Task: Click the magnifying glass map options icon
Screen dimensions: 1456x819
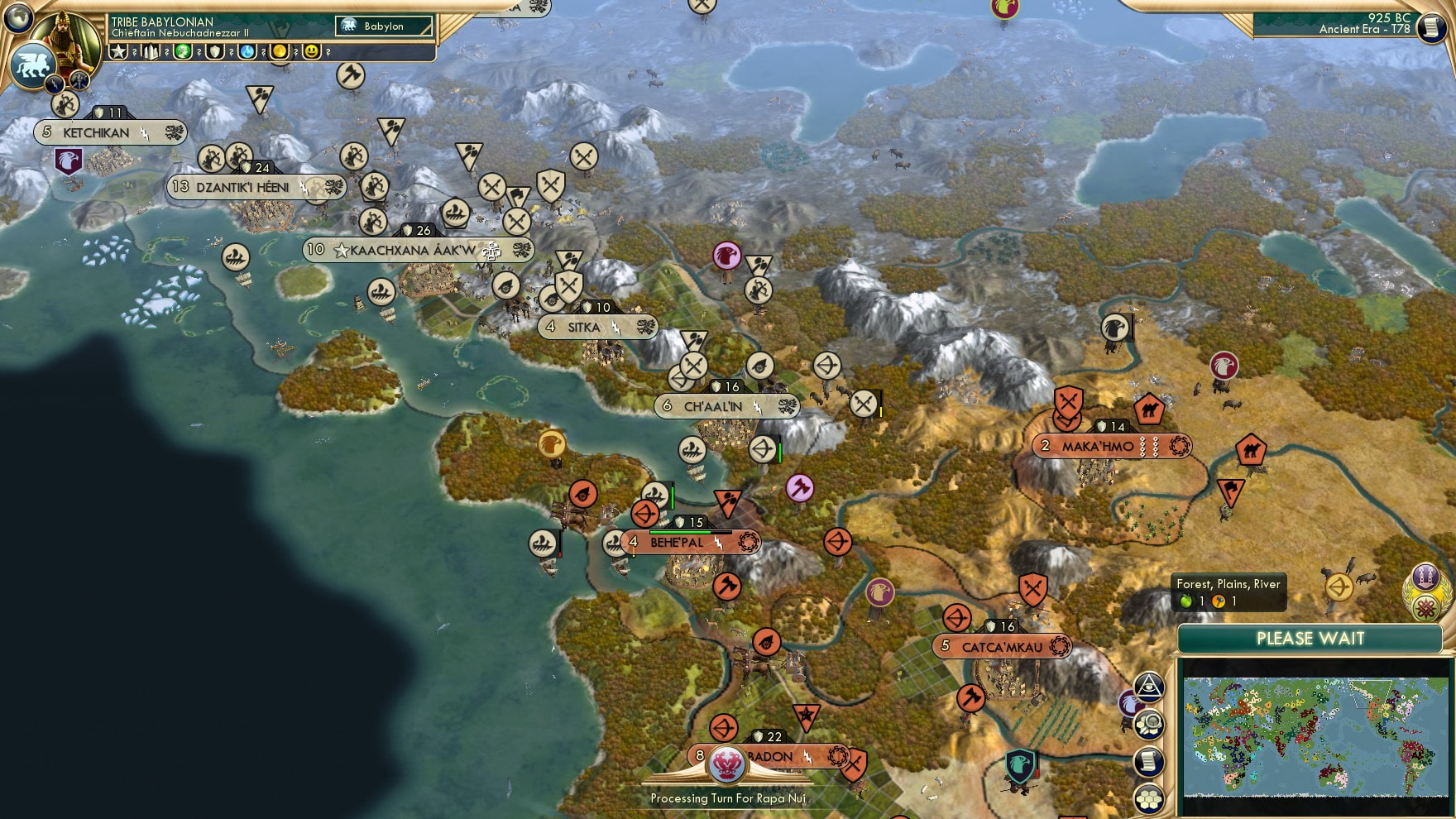Action: point(1149,723)
